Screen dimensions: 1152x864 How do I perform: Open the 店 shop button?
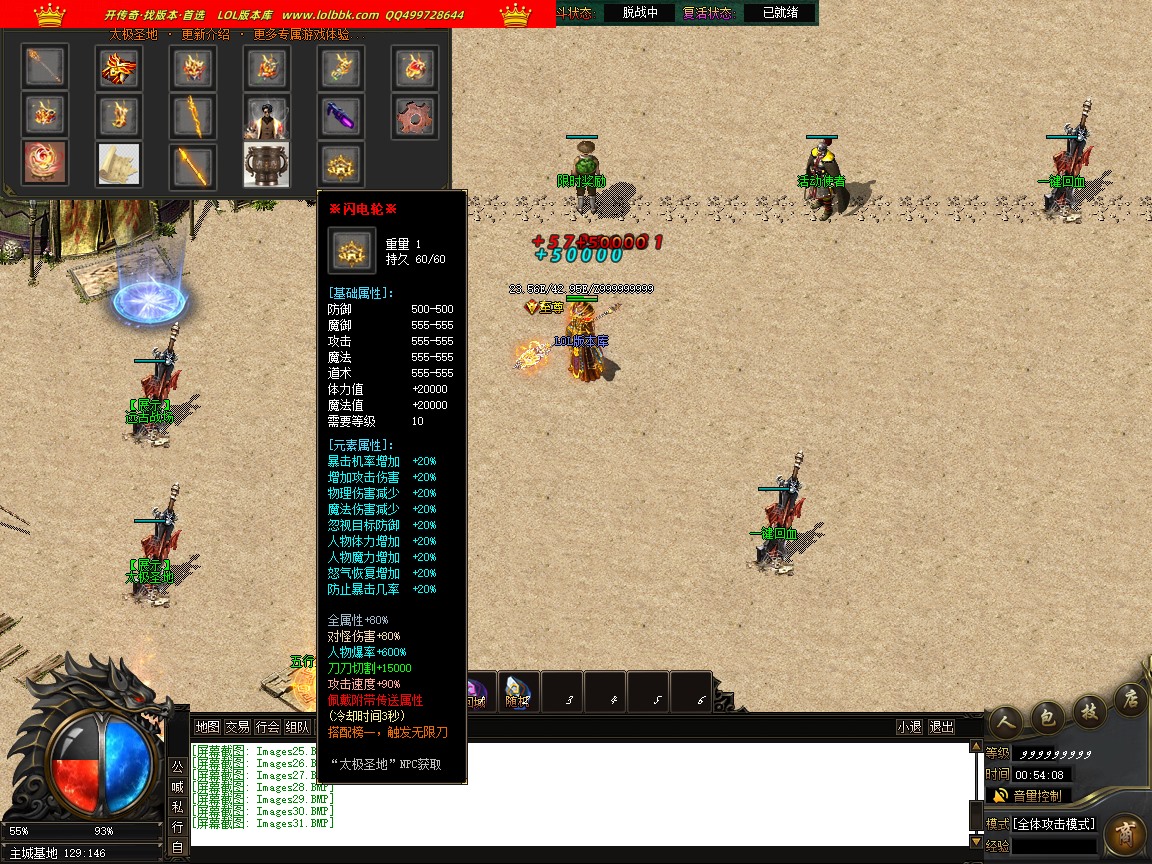(1130, 696)
